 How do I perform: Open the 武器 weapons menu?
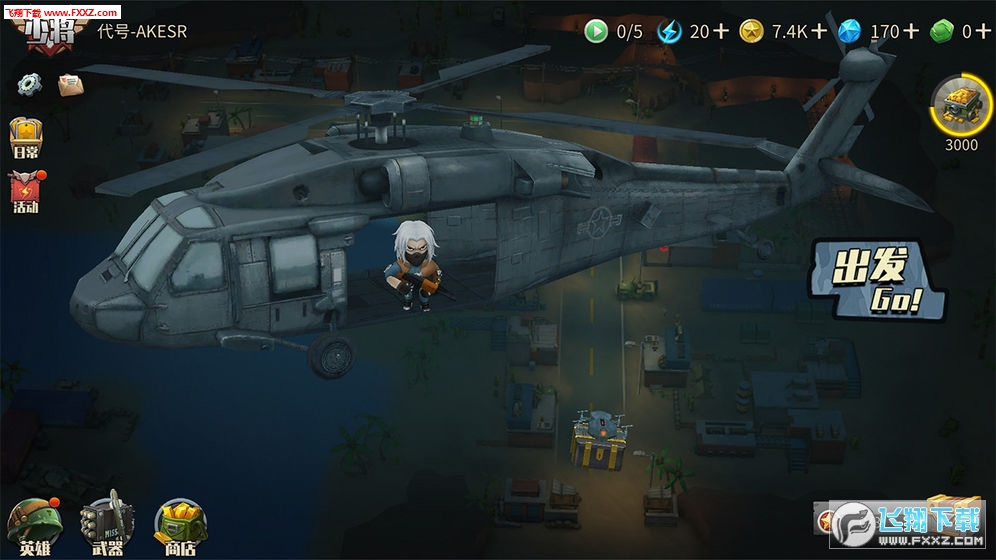tap(107, 527)
